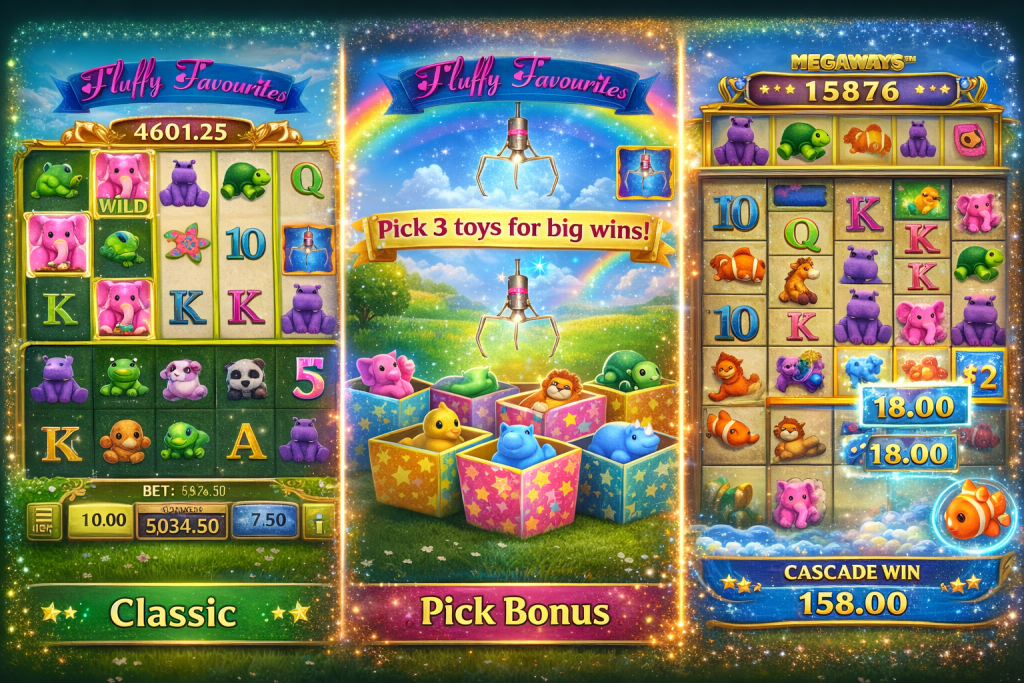Pick the green turtle toy box
1024x683 pixels.
tap(629, 386)
